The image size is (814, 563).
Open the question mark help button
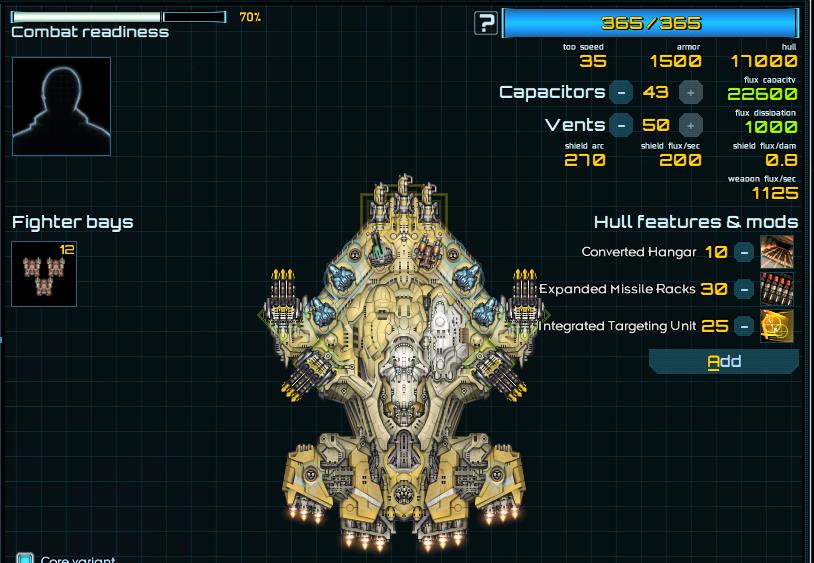486,23
